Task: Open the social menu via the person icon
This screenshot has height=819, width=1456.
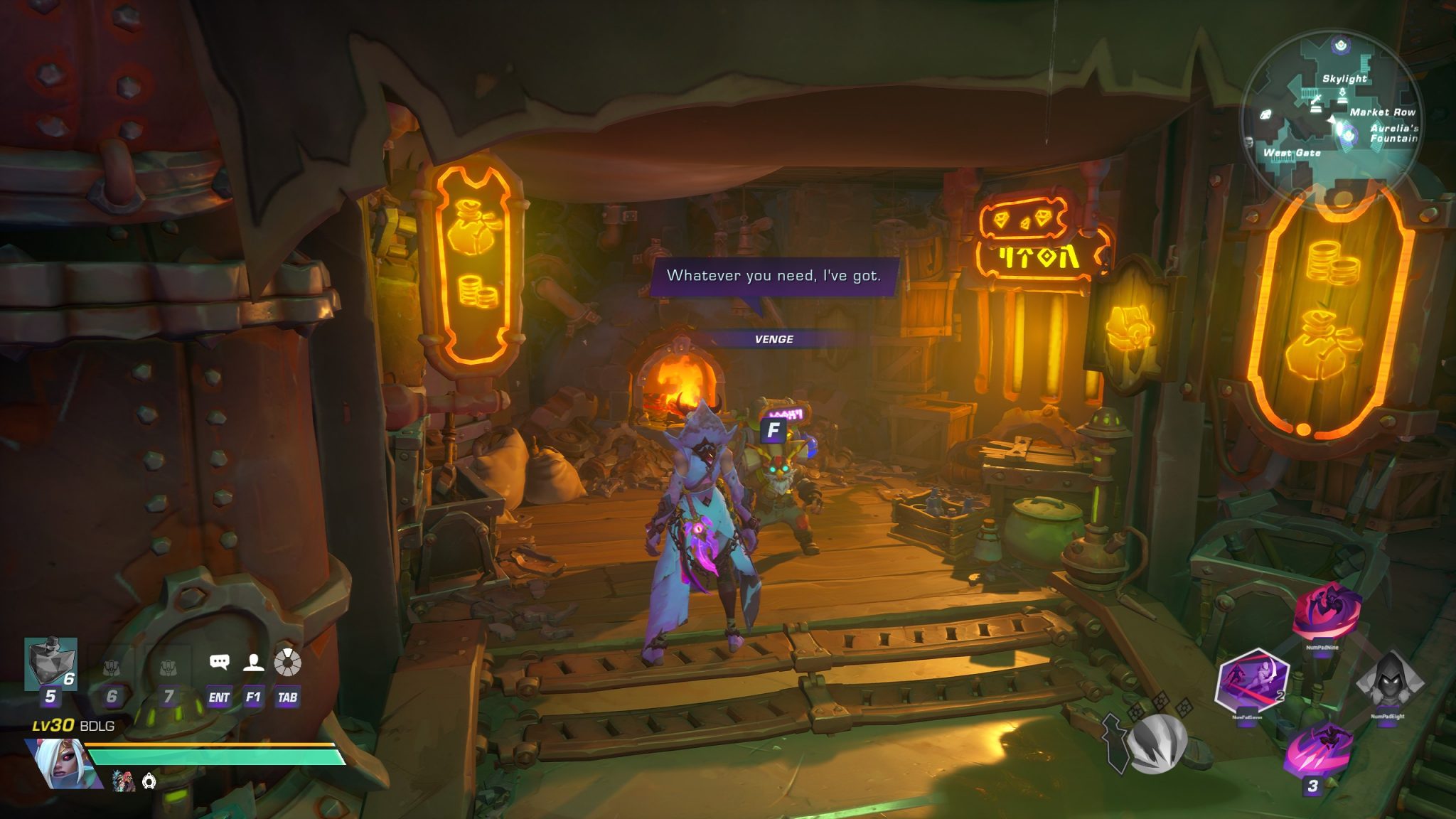Action: pos(253,663)
